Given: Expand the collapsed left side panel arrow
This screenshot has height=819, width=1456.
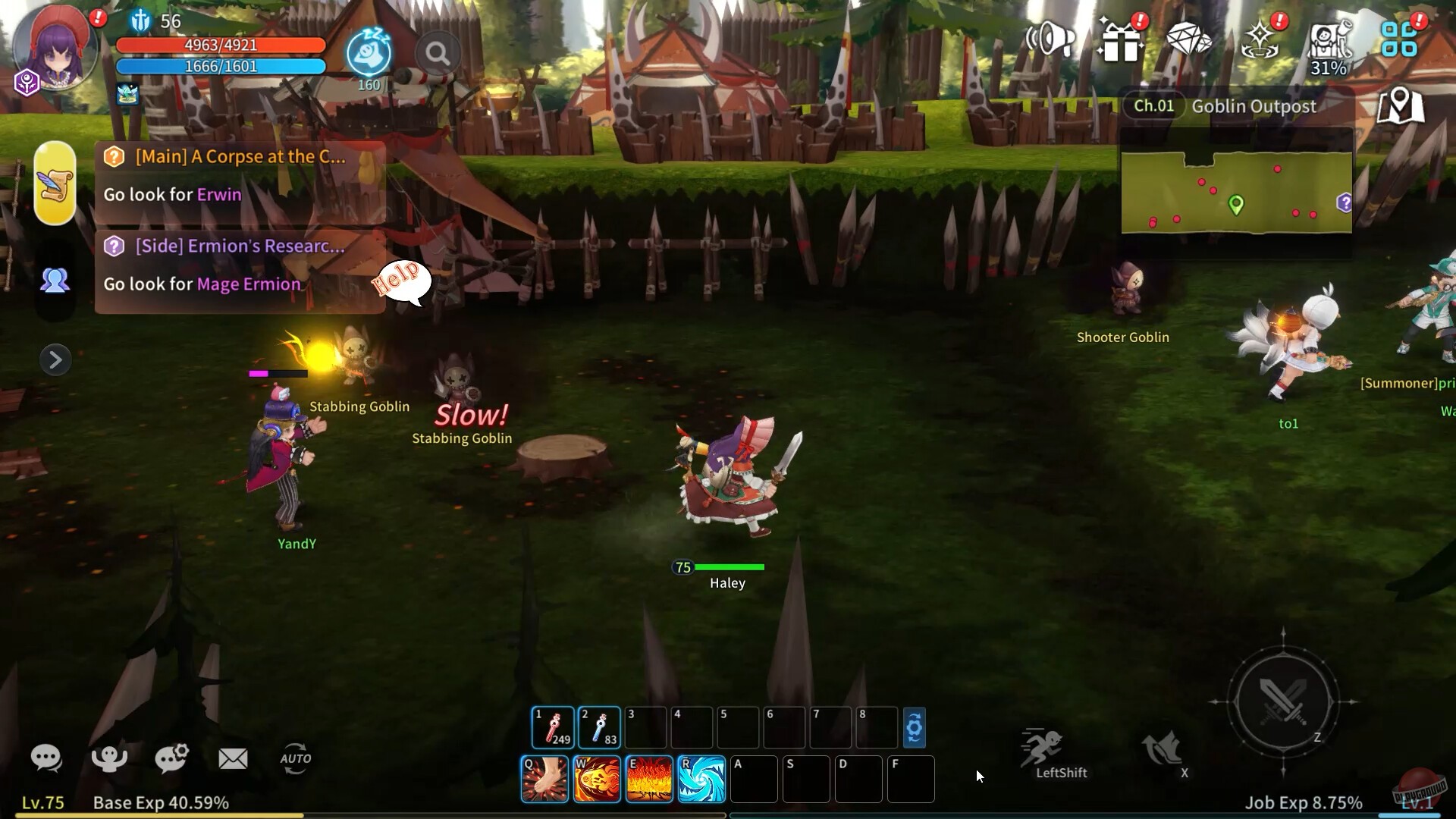Looking at the screenshot, I should point(55,359).
